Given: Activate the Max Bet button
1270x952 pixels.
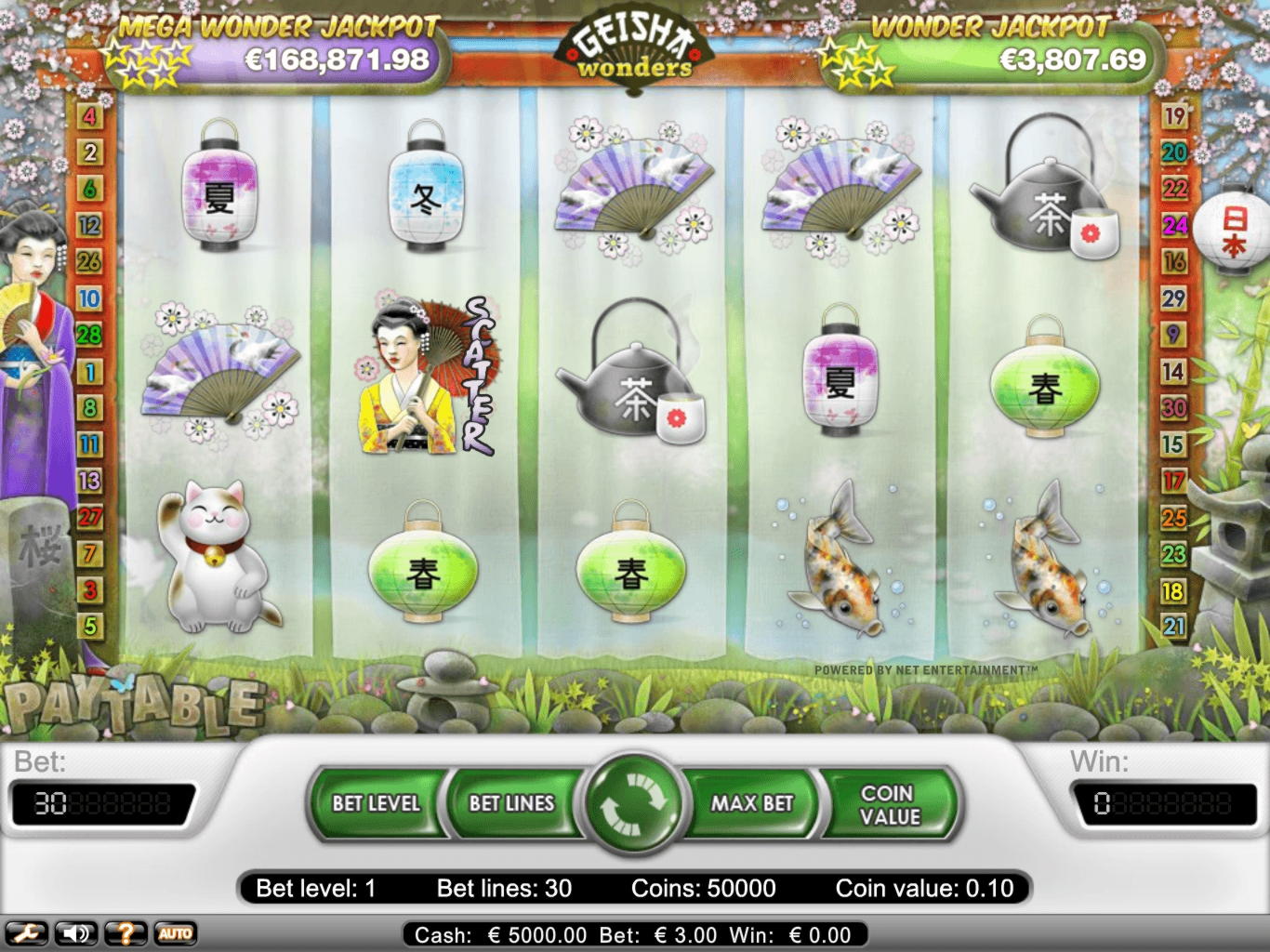Looking at the screenshot, I should pos(752,803).
